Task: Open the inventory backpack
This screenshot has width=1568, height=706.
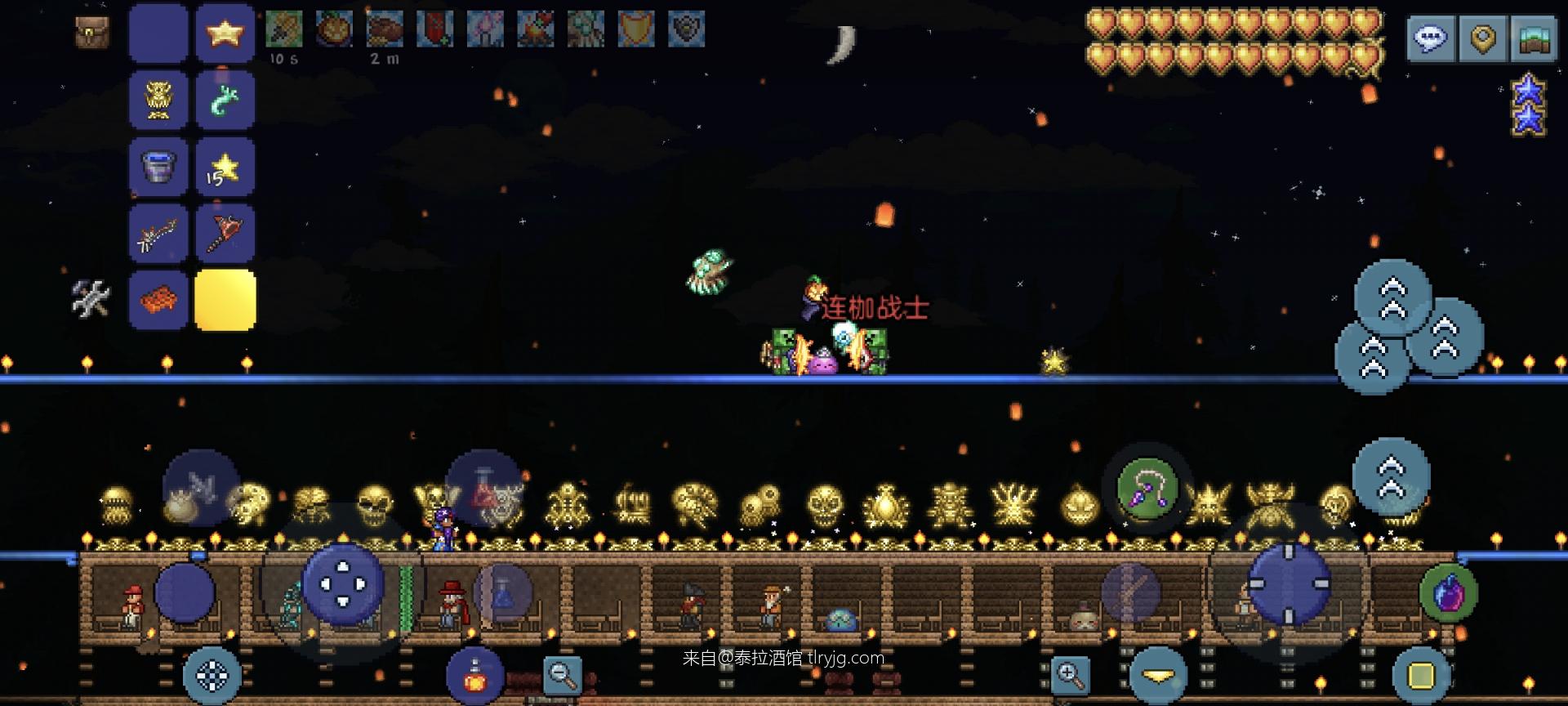Action: [x=91, y=33]
